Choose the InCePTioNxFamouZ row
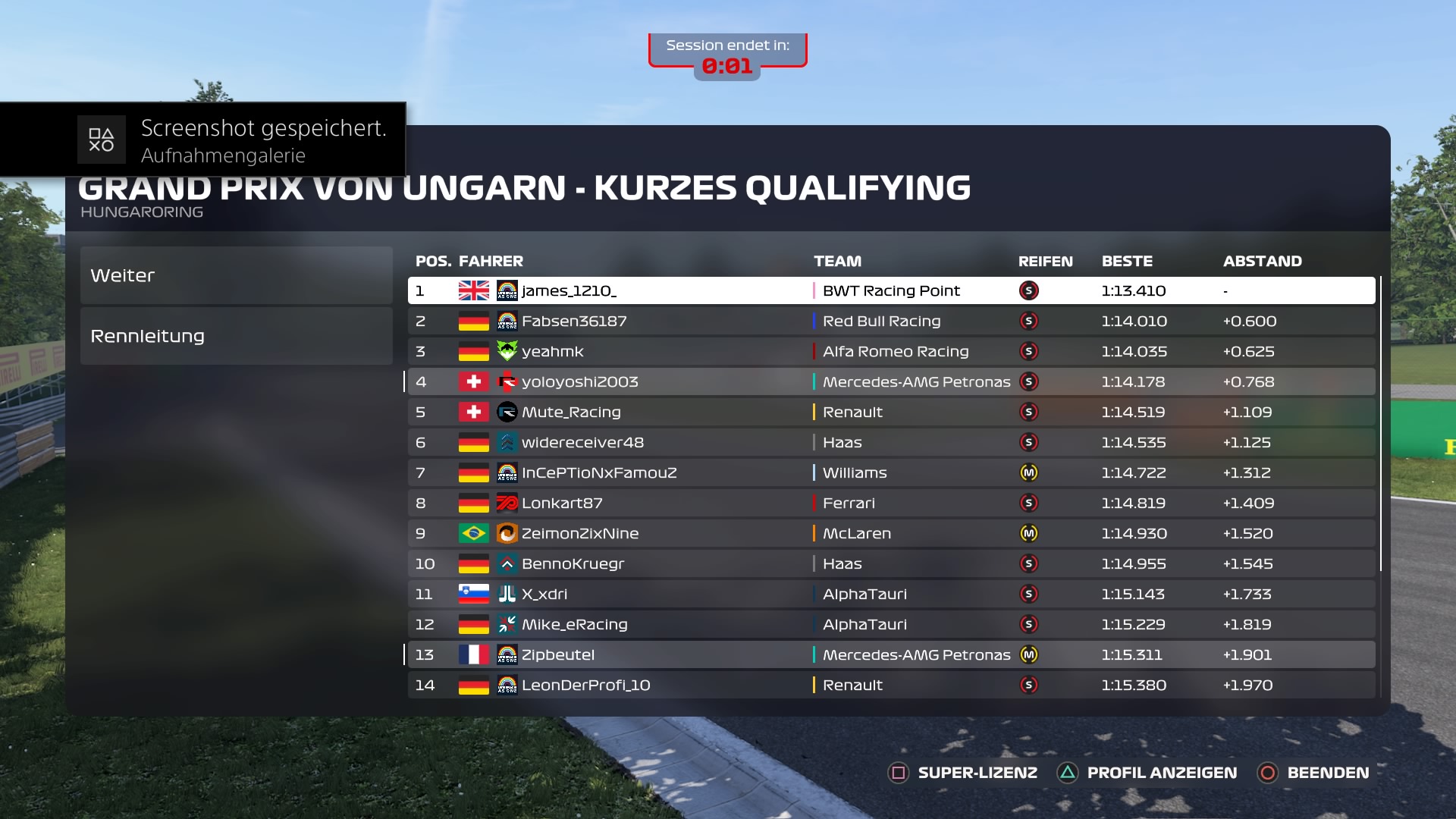Image resolution: width=1456 pixels, height=819 pixels. coord(891,472)
